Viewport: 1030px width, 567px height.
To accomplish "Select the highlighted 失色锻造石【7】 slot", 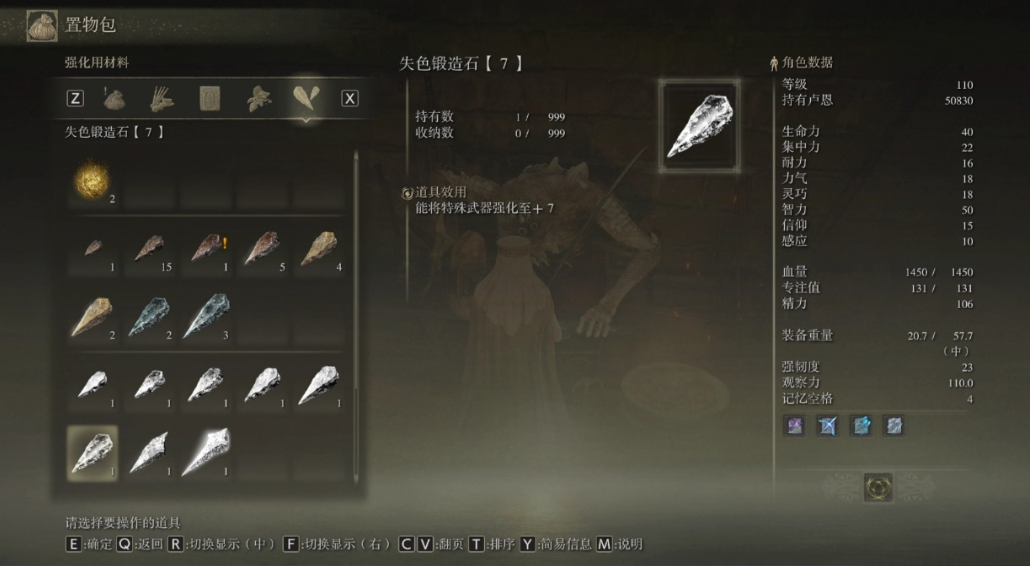I will click(x=93, y=452).
